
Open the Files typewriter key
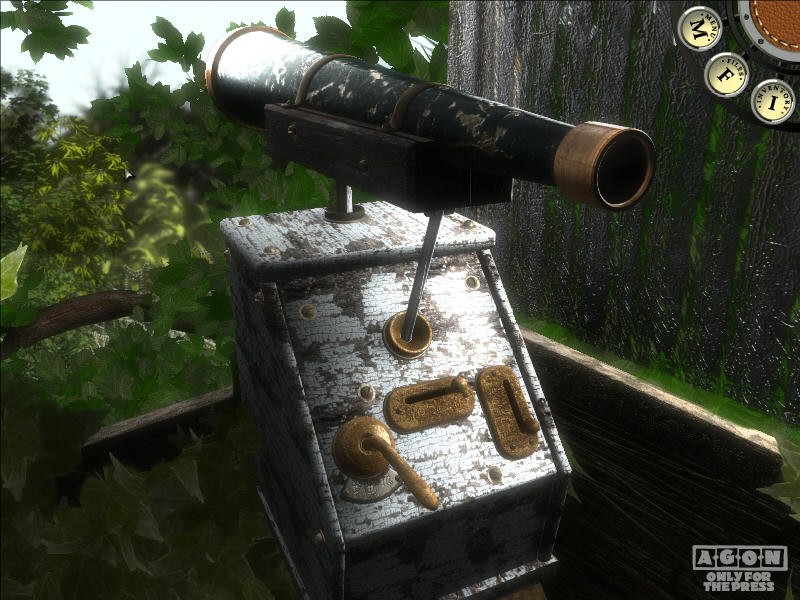726,74
